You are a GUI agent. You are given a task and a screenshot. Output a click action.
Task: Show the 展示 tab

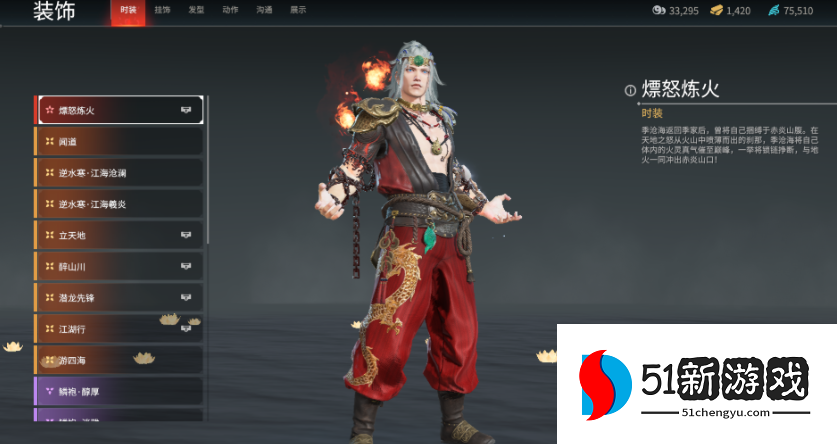[298, 11]
